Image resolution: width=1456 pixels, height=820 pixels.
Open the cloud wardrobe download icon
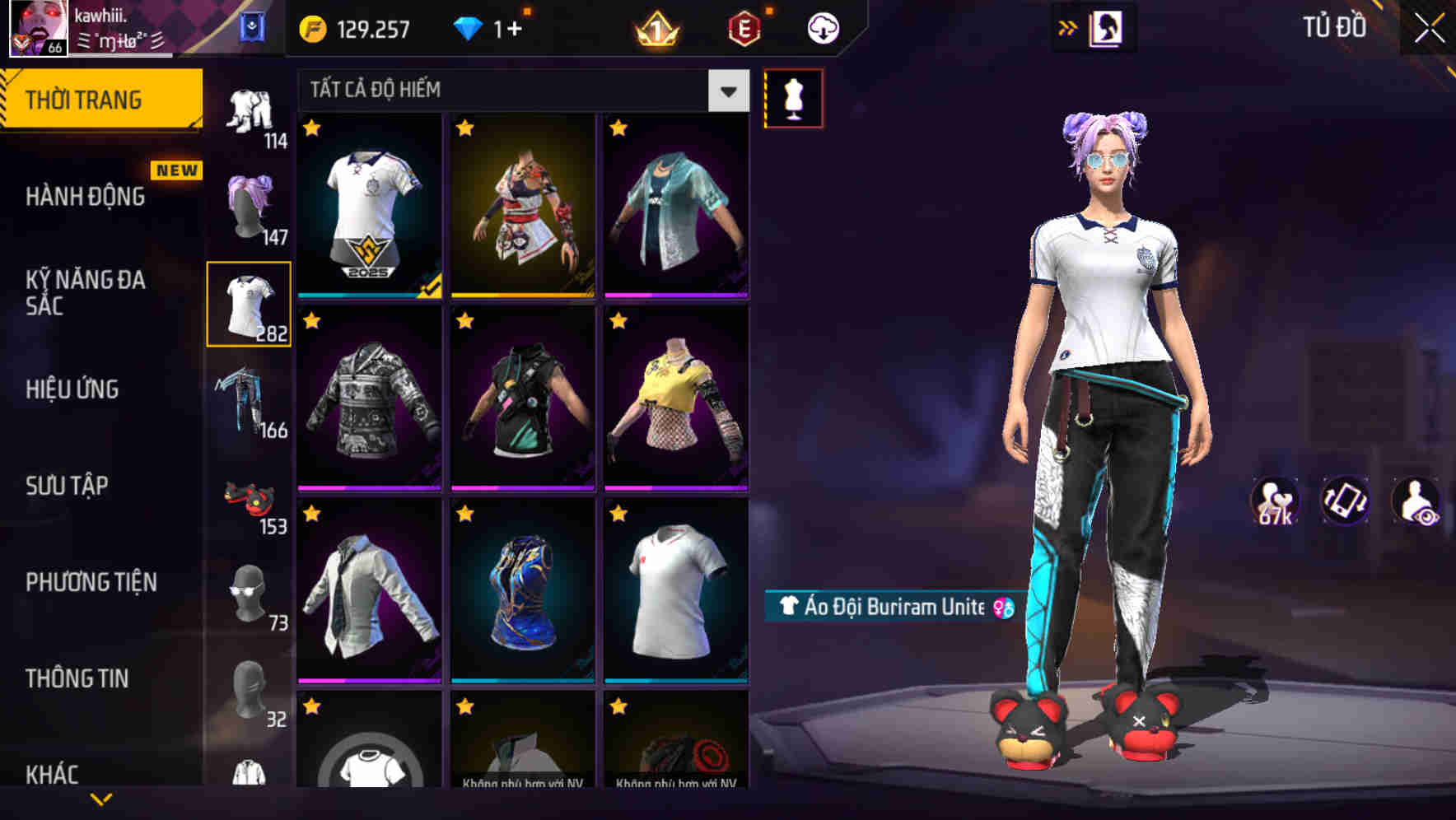pos(822,27)
